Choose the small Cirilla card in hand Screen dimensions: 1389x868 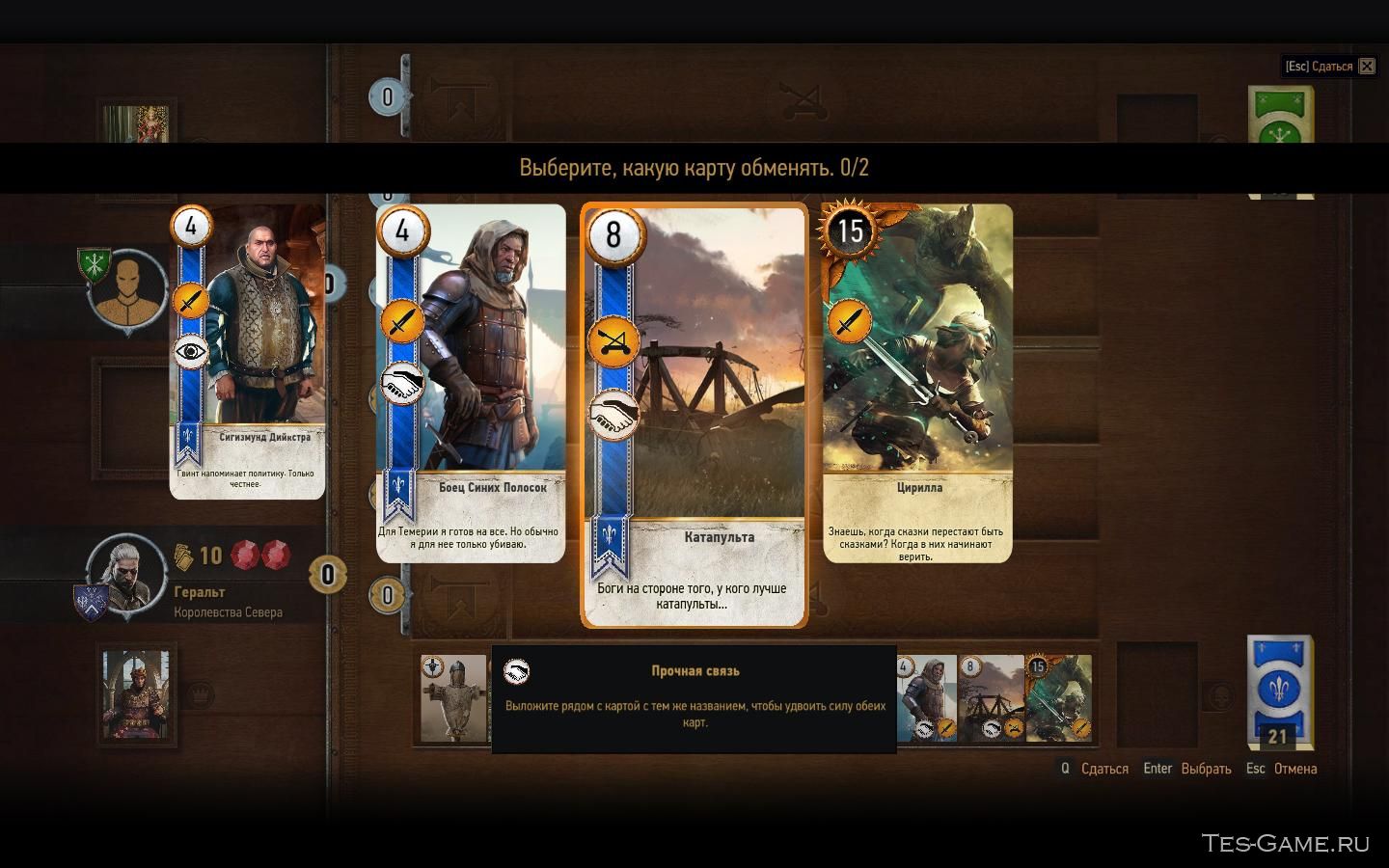click(1058, 698)
